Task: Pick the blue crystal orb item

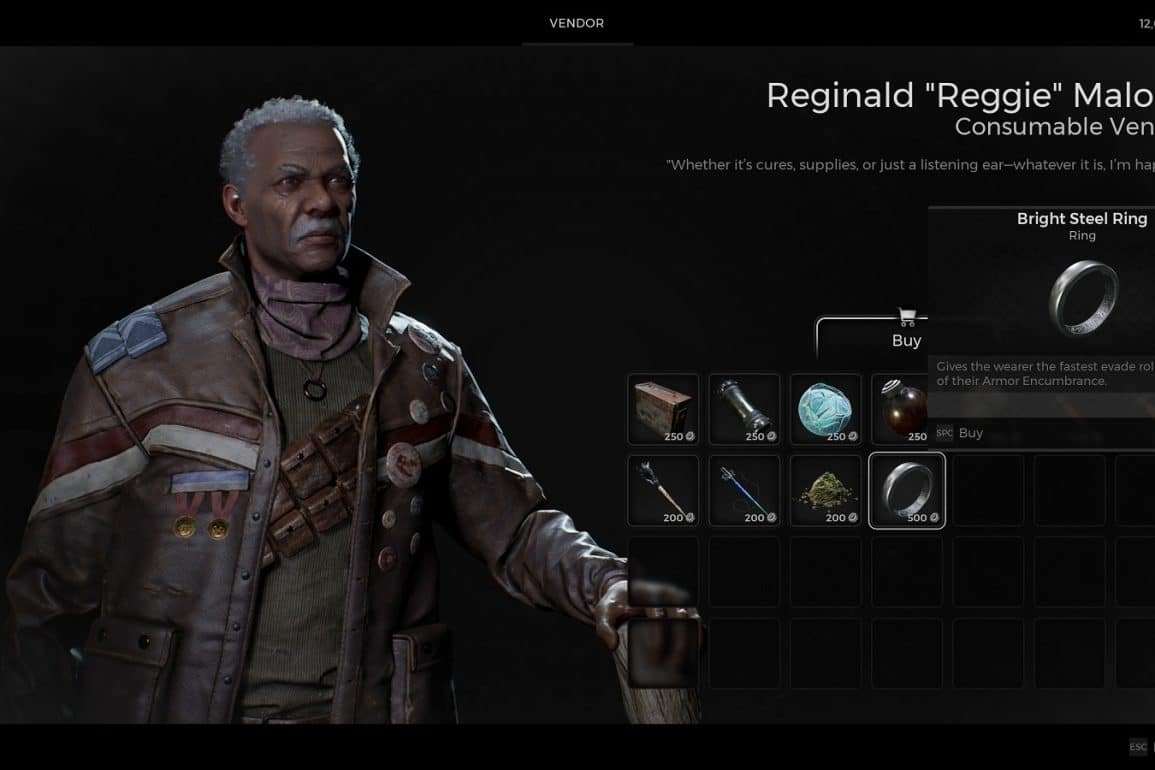Action: coord(825,408)
